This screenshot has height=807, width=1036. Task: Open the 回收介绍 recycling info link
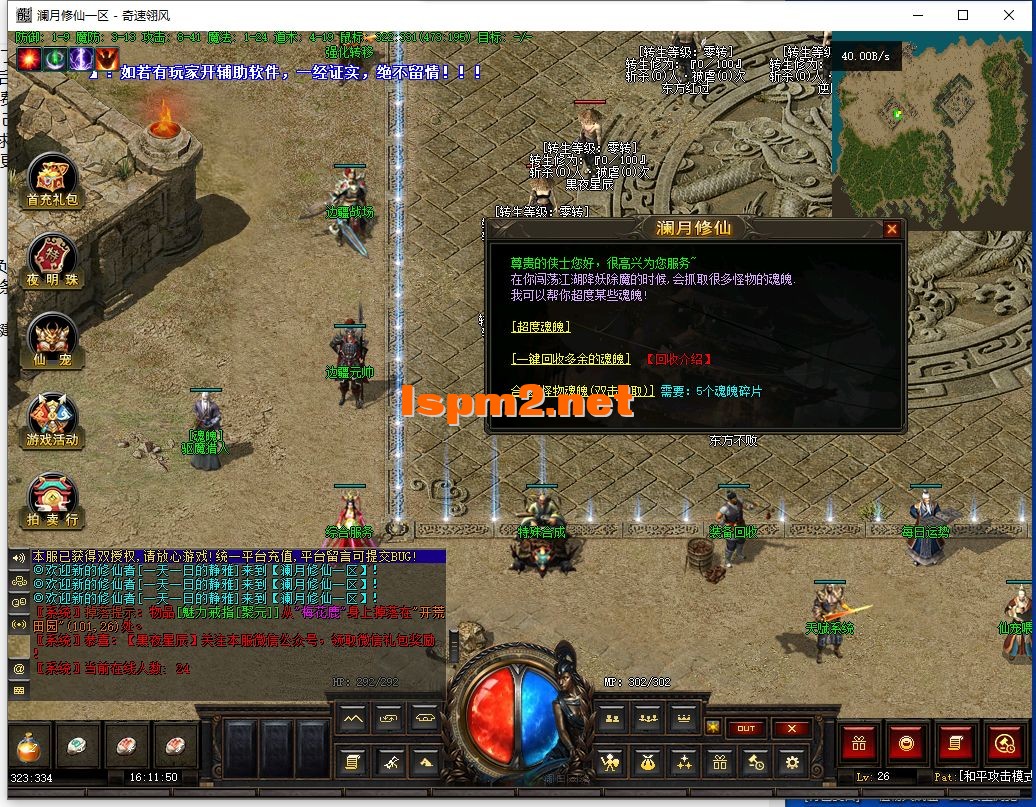(x=678, y=358)
